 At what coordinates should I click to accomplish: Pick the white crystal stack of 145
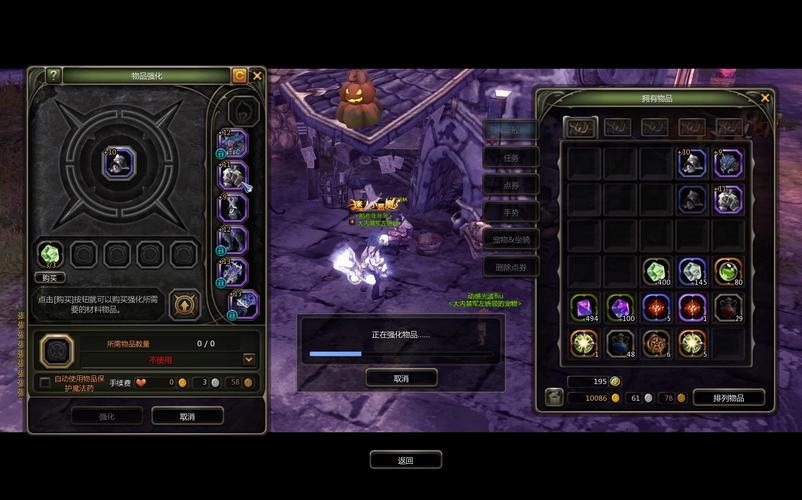(x=692, y=273)
